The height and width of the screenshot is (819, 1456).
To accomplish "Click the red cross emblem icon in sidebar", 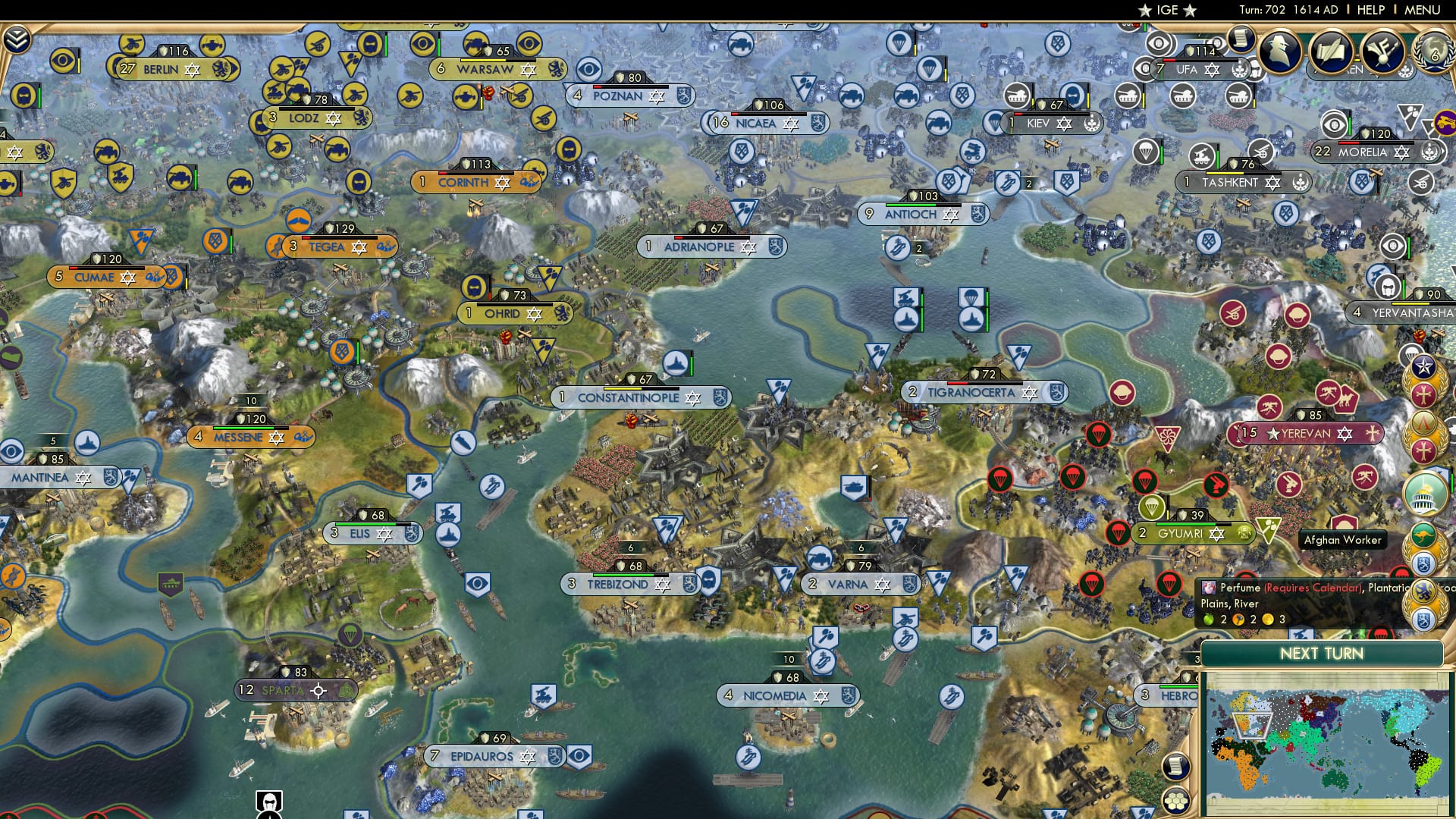I will tap(1423, 394).
